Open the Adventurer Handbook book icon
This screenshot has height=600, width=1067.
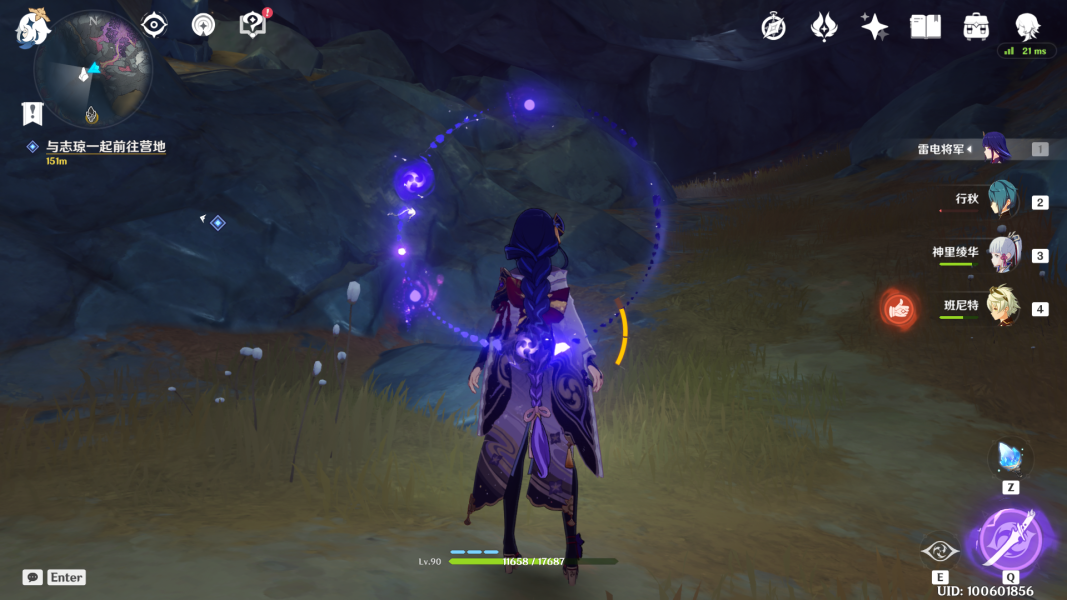click(925, 27)
